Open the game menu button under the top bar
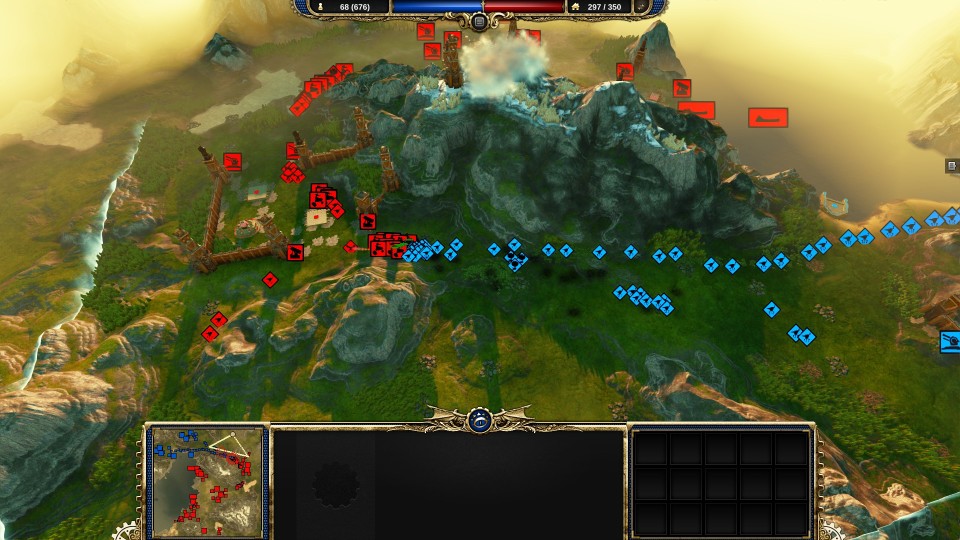This screenshot has width=960, height=540. coord(479,21)
